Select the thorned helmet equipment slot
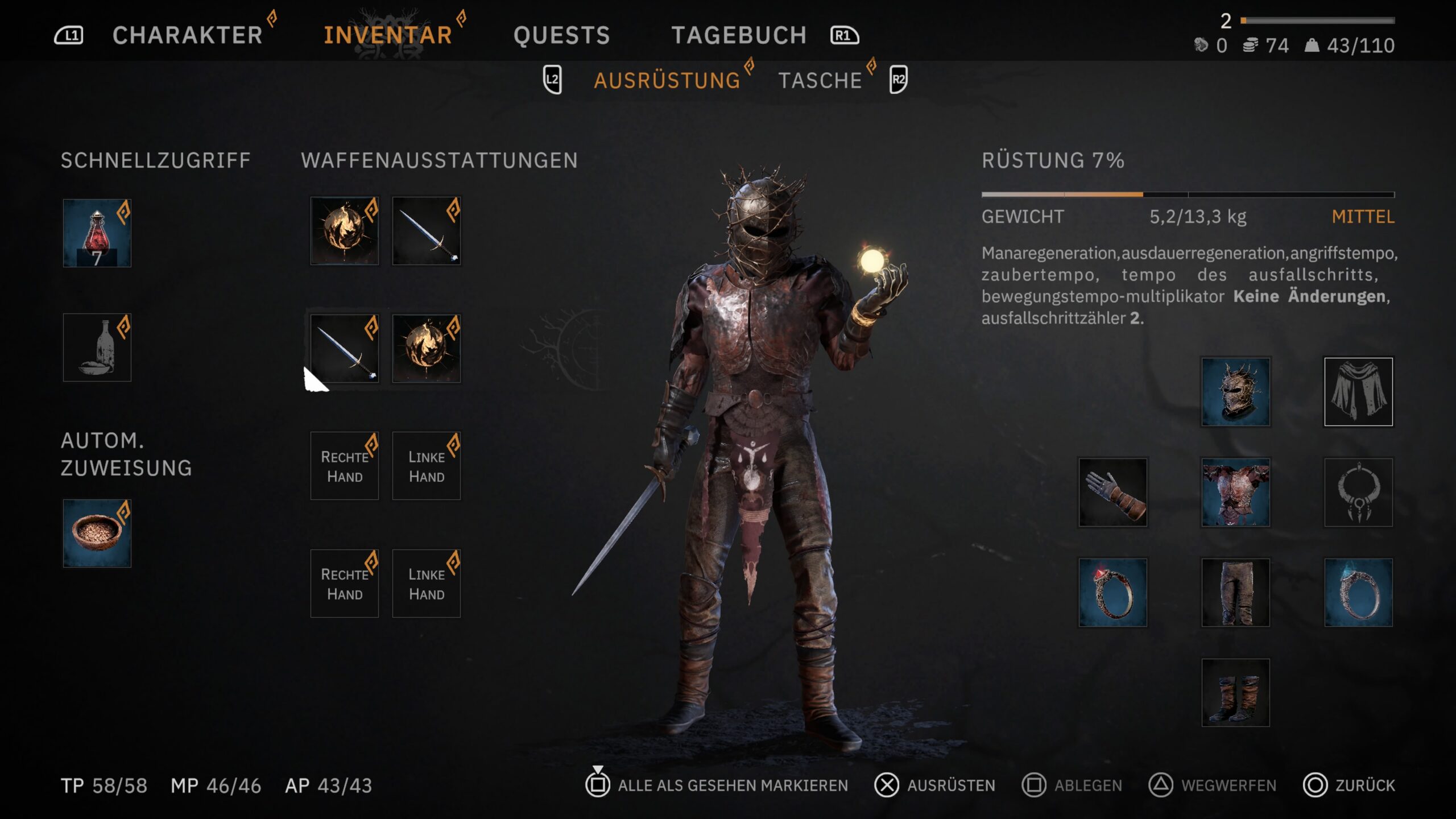Screen dimensions: 1456x819 click(1235, 392)
